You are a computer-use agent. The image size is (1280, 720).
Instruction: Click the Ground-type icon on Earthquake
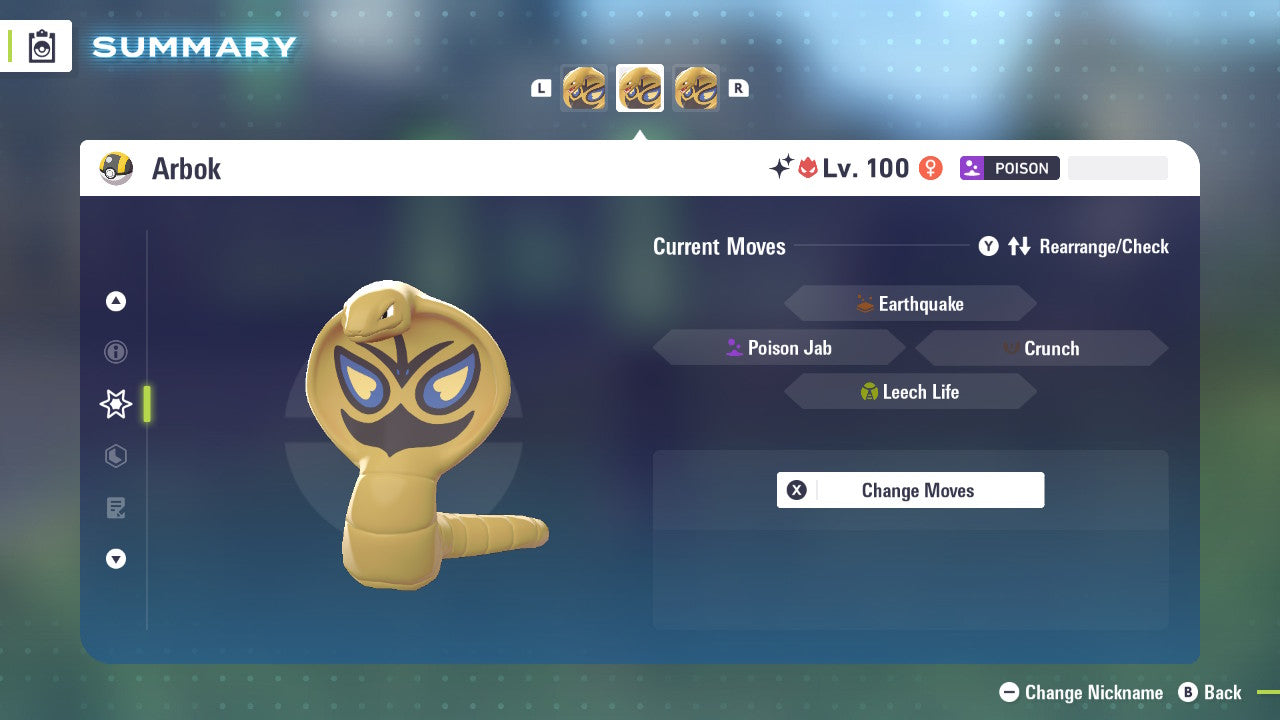pos(866,303)
